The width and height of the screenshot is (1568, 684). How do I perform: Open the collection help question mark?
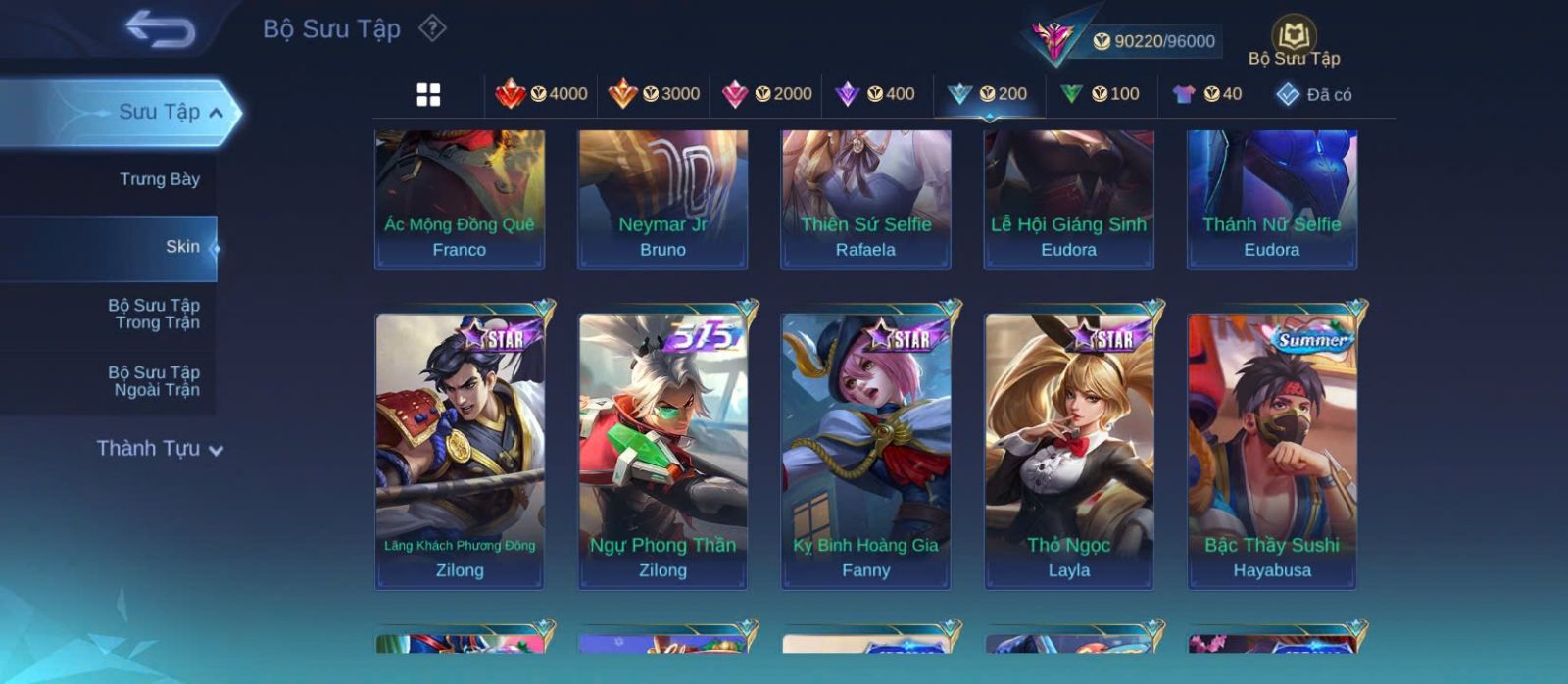coord(432,28)
